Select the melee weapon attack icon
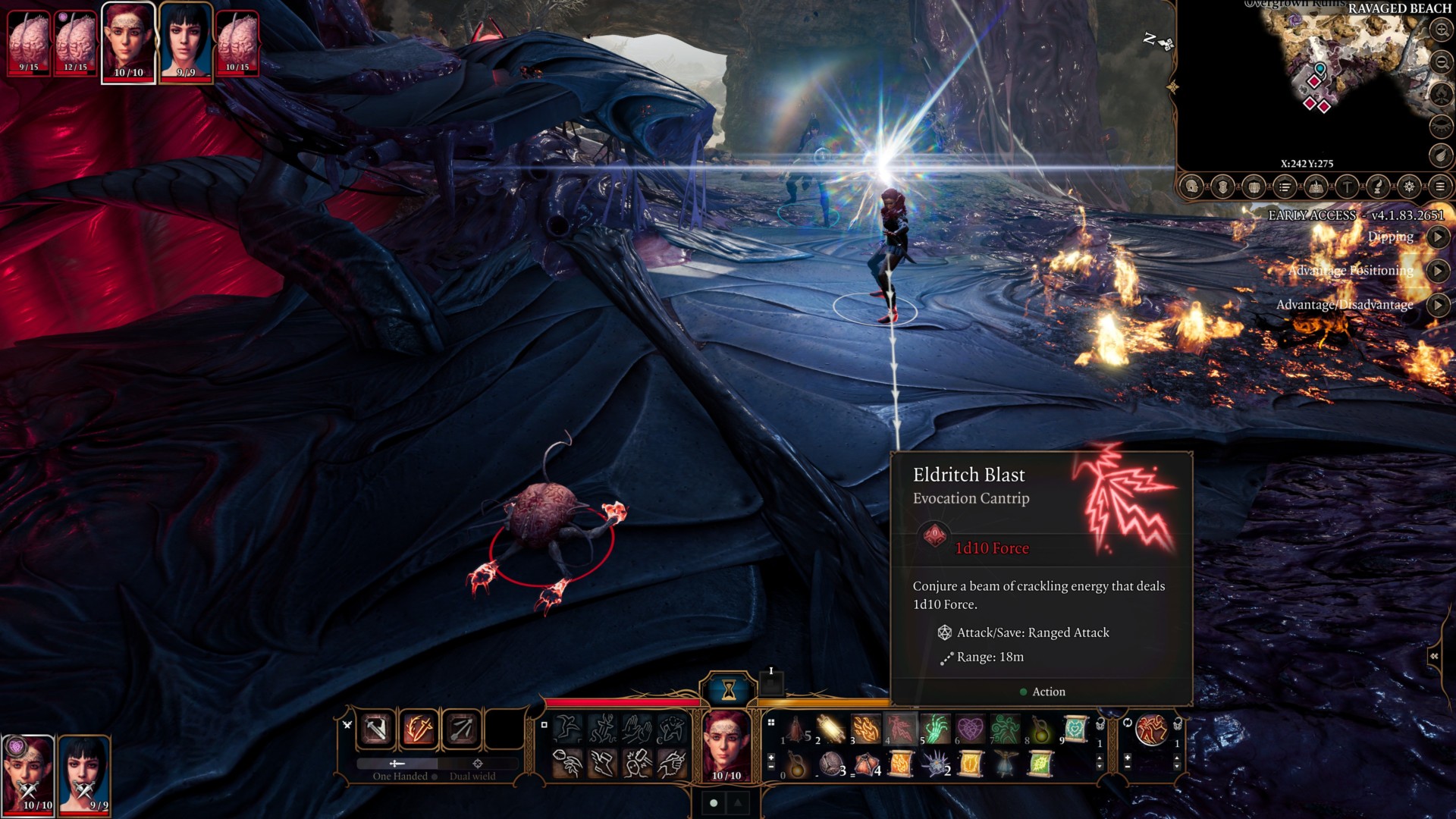This screenshot has width=1456, height=819. point(376,730)
